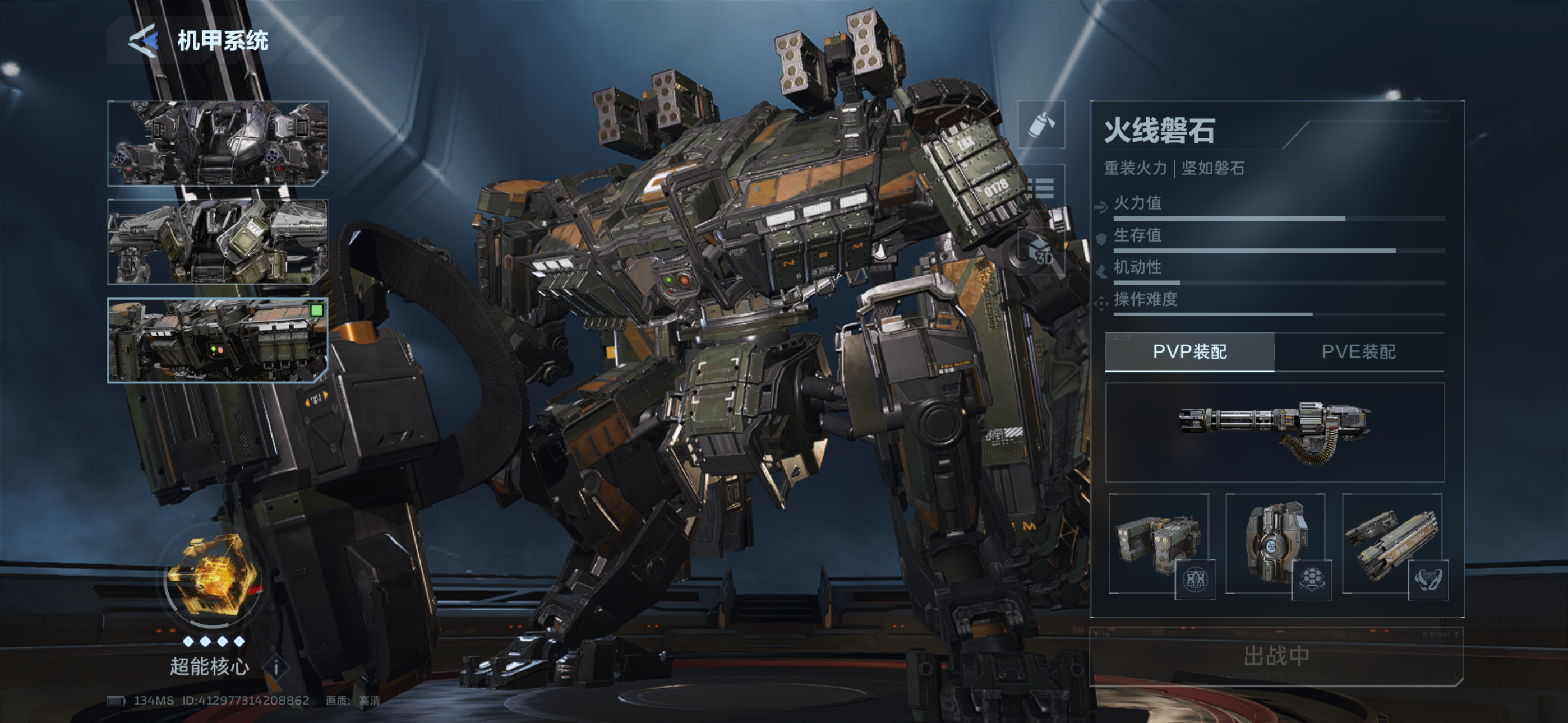1568x723 pixels.
Task: Select the twin barrel cannon slot
Action: click(x=1392, y=544)
